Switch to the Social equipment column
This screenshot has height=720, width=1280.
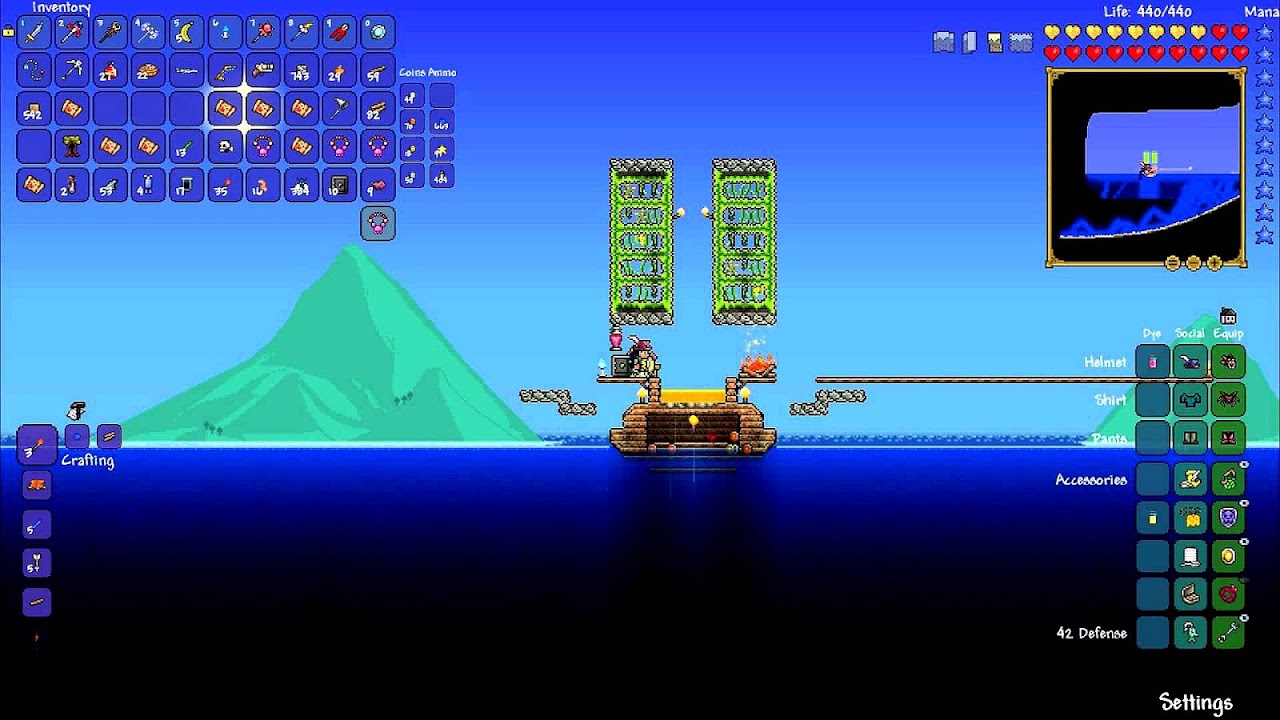(x=1189, y=332)
